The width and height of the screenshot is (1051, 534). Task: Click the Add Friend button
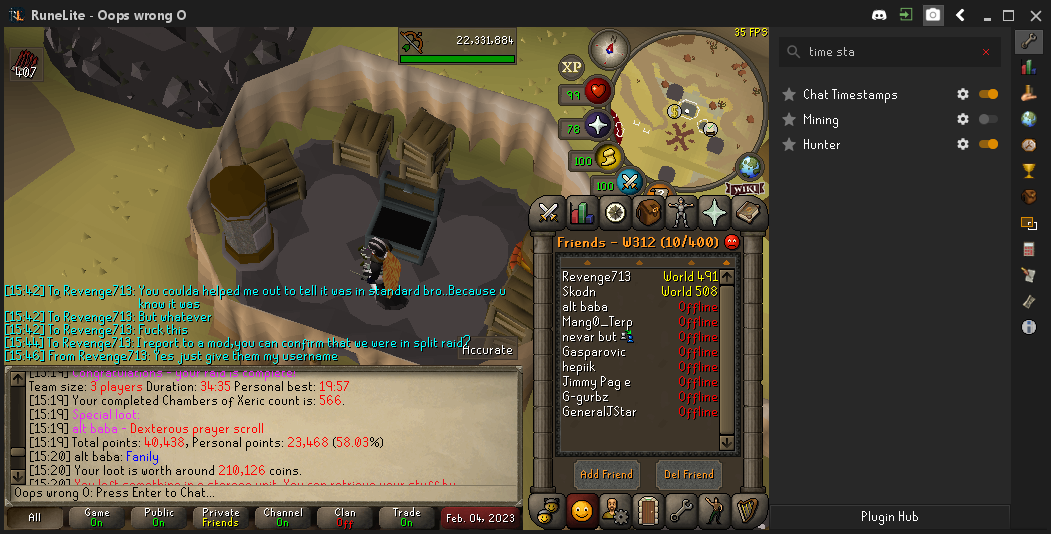click(x=606, y=474)
